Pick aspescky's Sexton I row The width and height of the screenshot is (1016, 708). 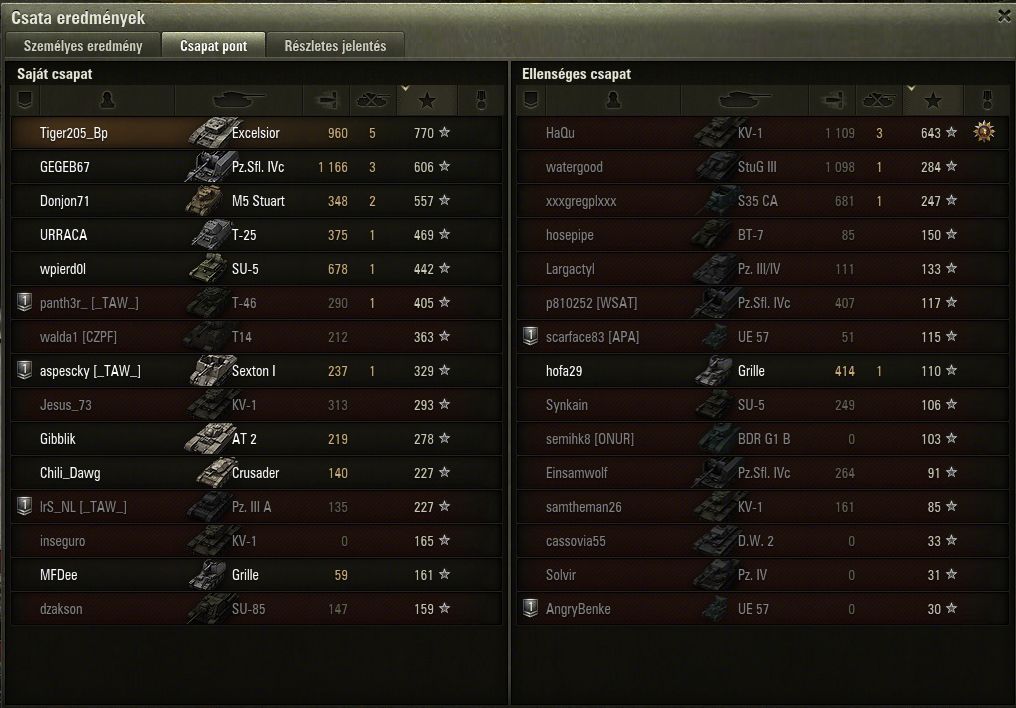(x=256, y=371)
